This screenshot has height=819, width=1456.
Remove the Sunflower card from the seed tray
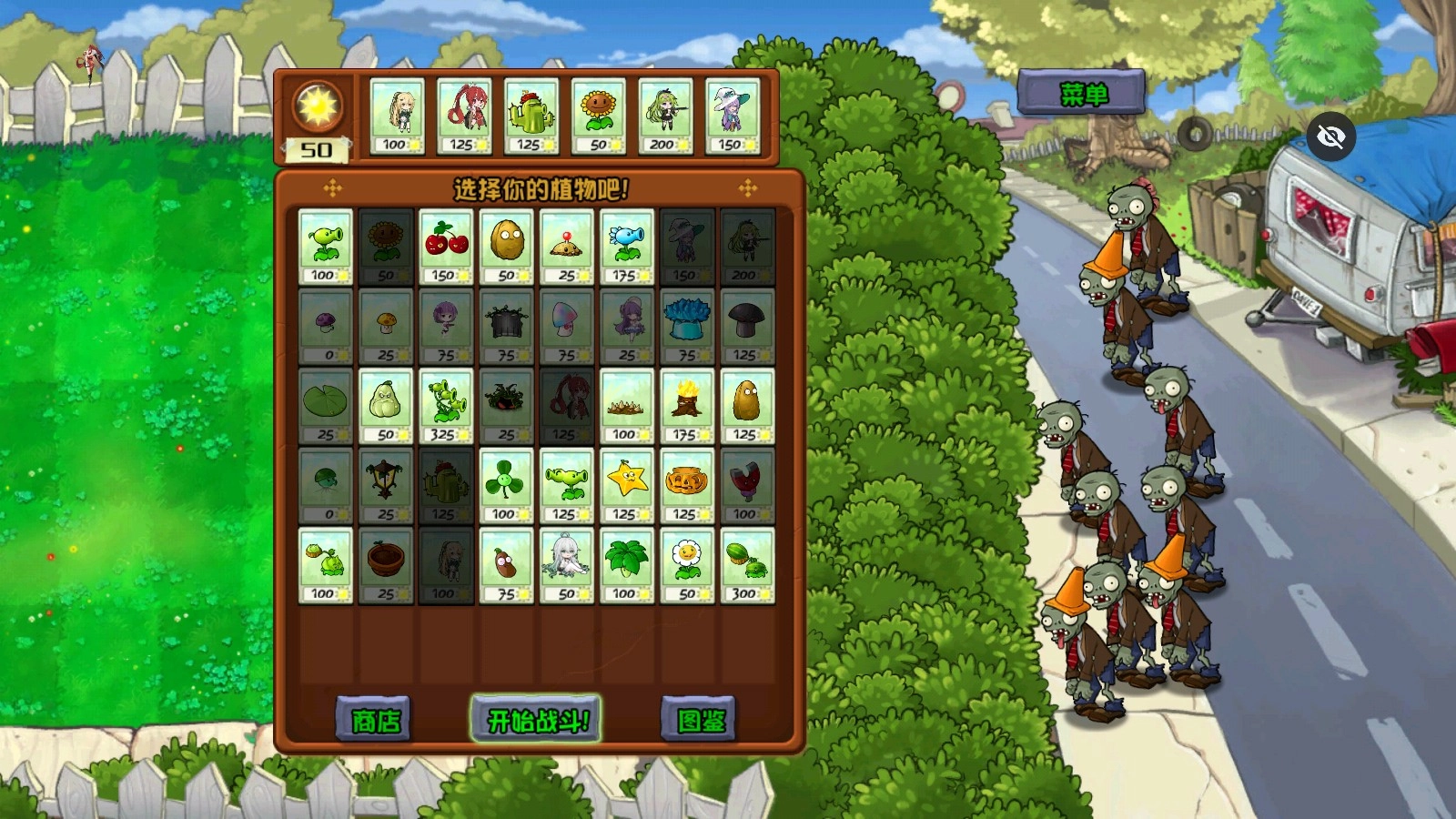(x=599, y=116)
